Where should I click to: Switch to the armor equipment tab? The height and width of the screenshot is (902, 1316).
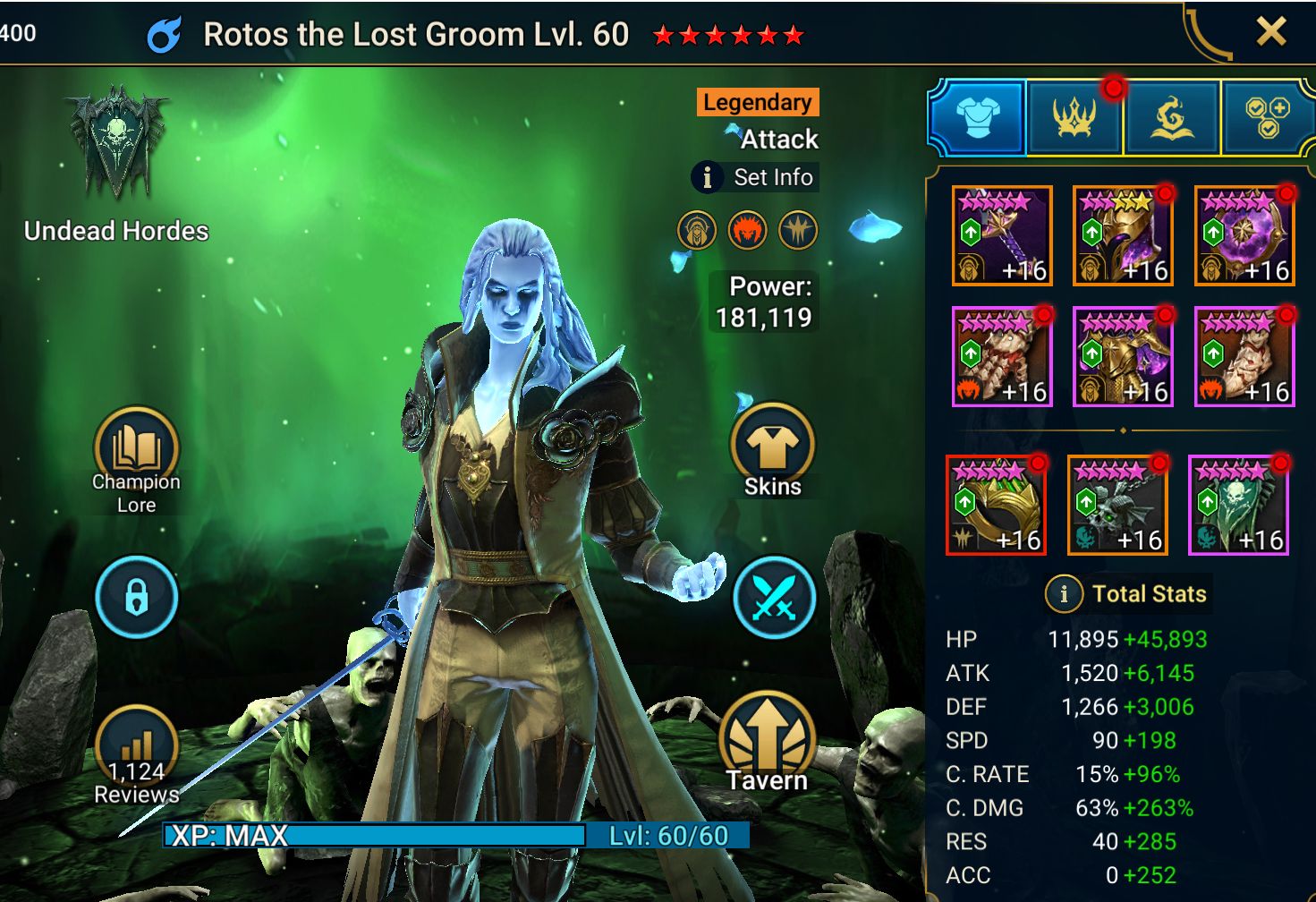point(977,117)
